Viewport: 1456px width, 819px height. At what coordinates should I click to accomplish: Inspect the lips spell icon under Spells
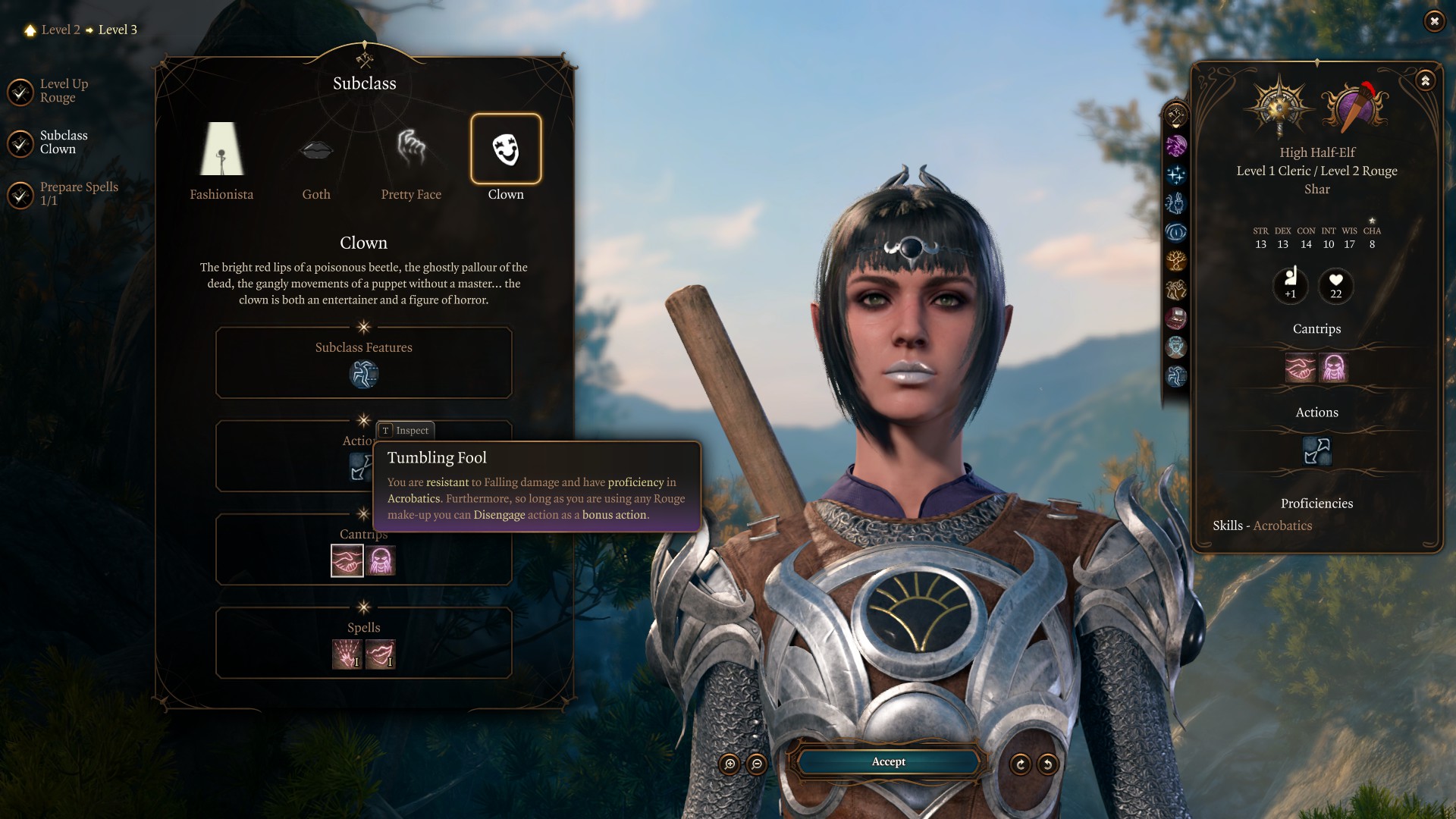tap(381, 654)
